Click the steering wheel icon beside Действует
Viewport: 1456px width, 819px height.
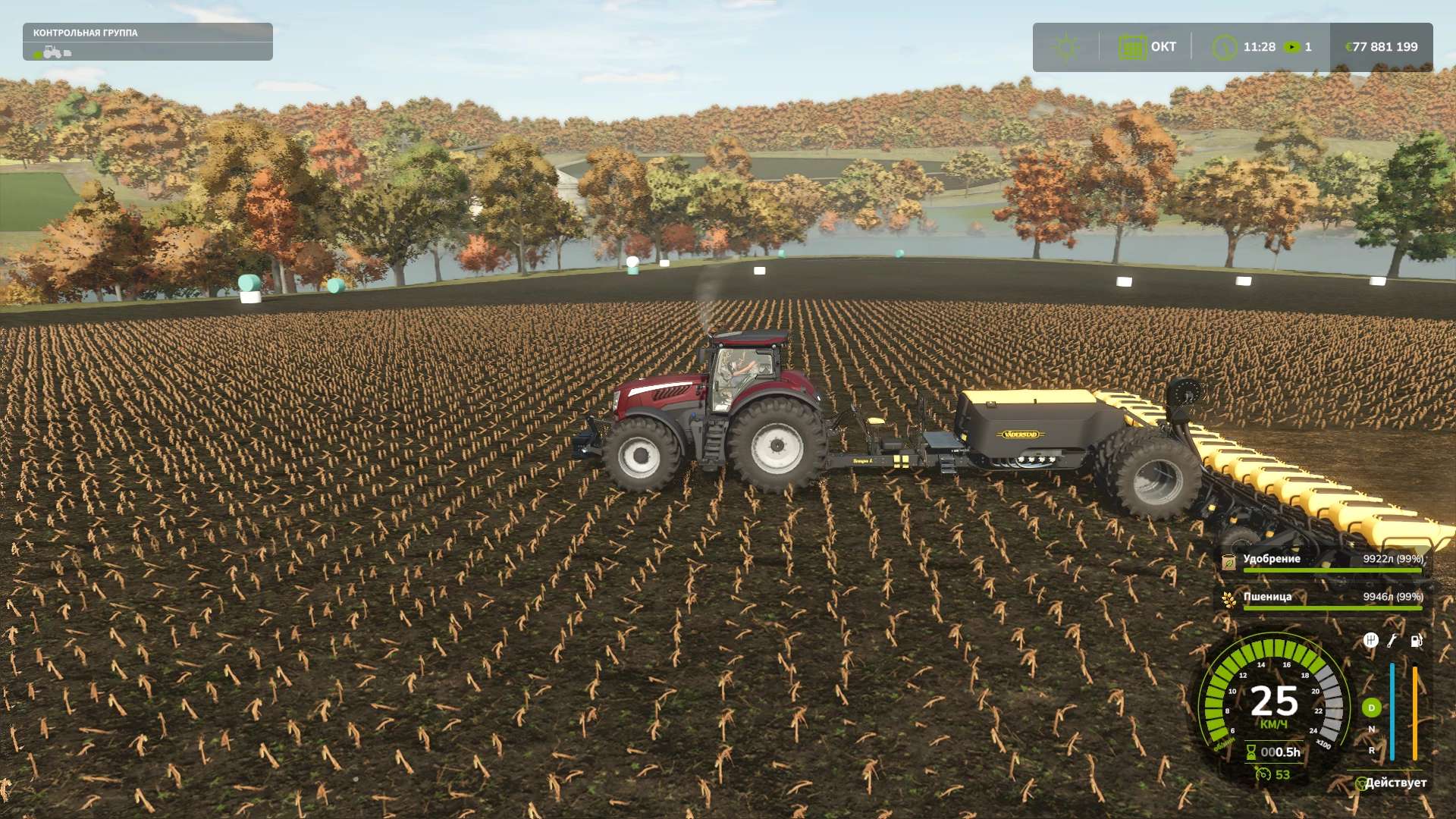point(1360,783)
